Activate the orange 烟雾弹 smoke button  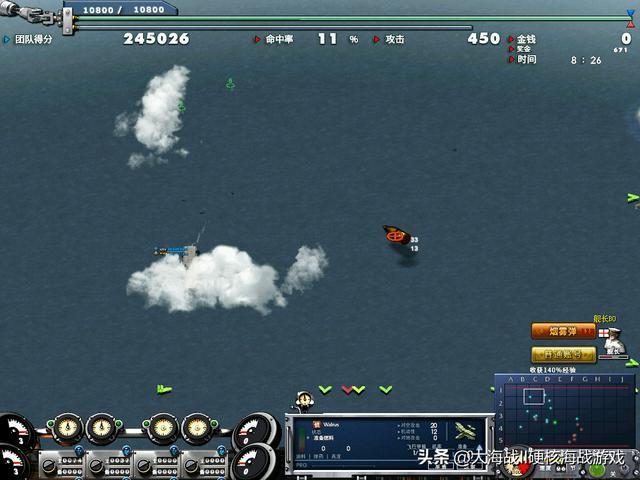563,331
